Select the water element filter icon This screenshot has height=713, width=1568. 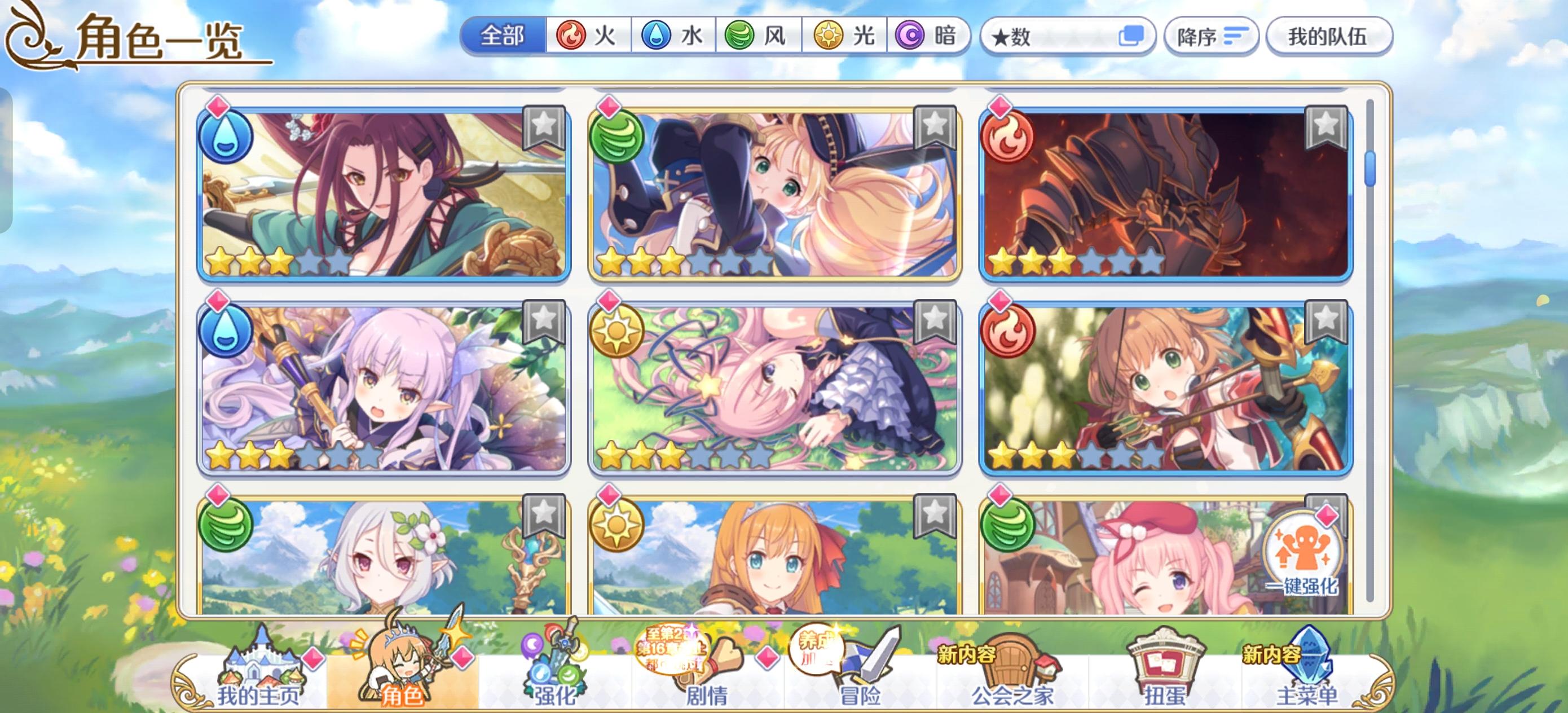pyautogui.click(x=655, y=37)
